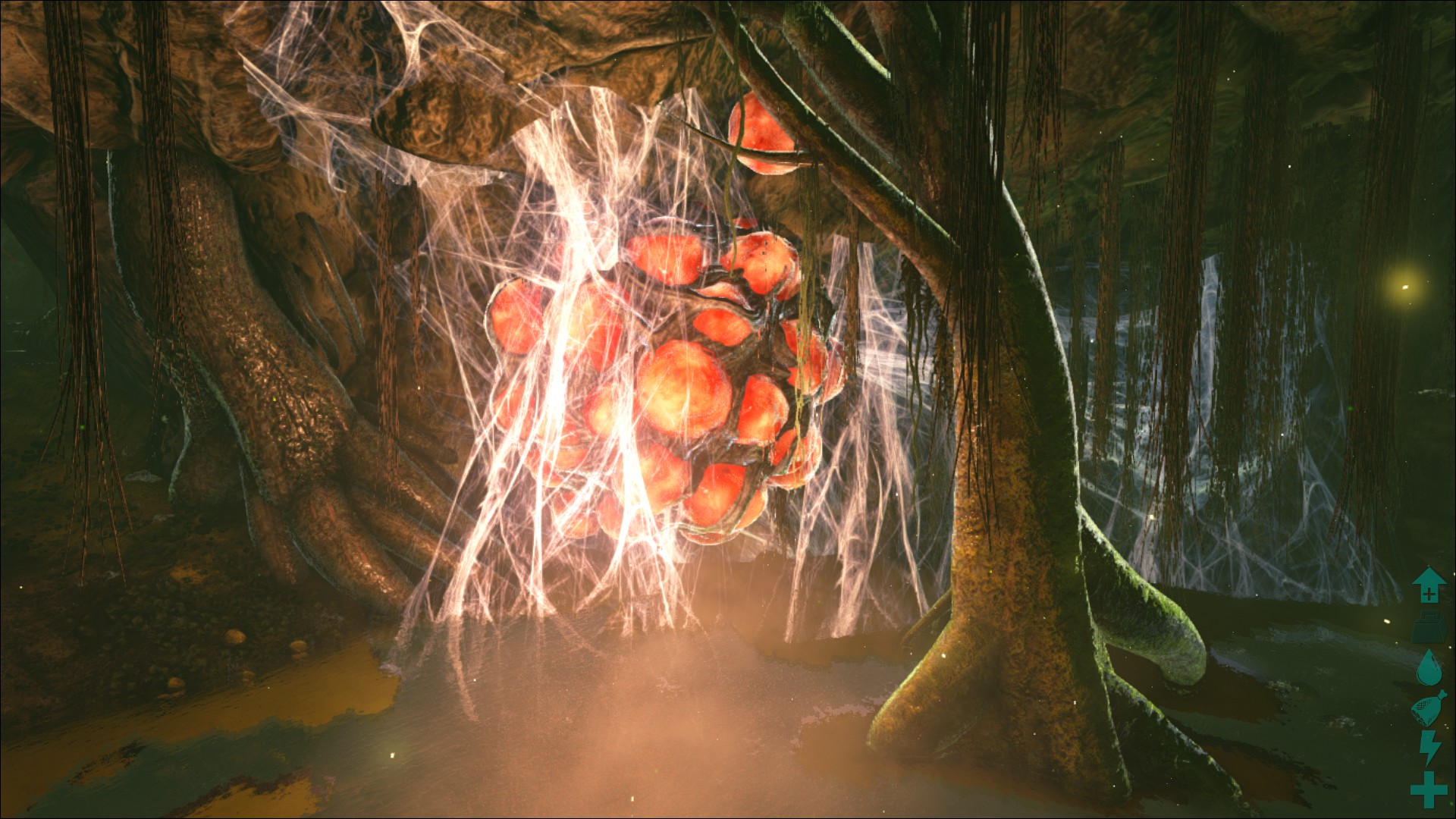This screenshot has height=819, width=1456.
Task: Select the food meat icon
Action: click(1429, 708)
